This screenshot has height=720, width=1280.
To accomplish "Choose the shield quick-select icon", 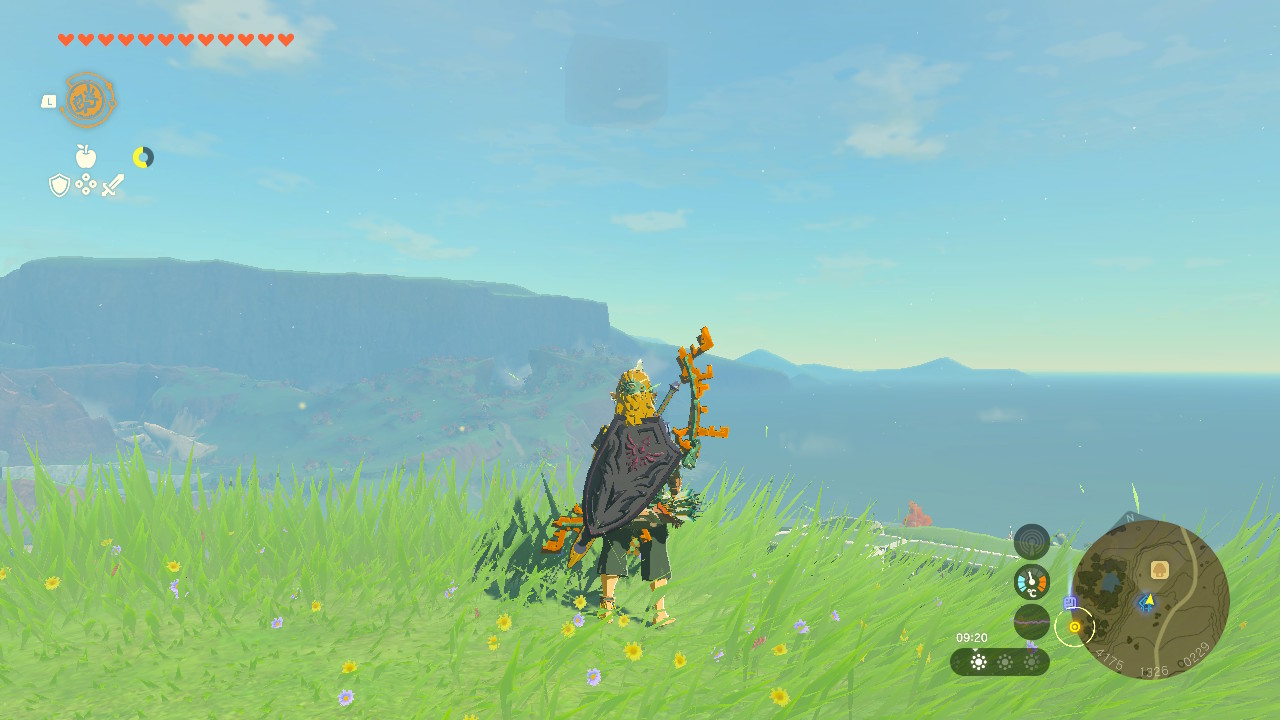I will (x=59, y=185).
